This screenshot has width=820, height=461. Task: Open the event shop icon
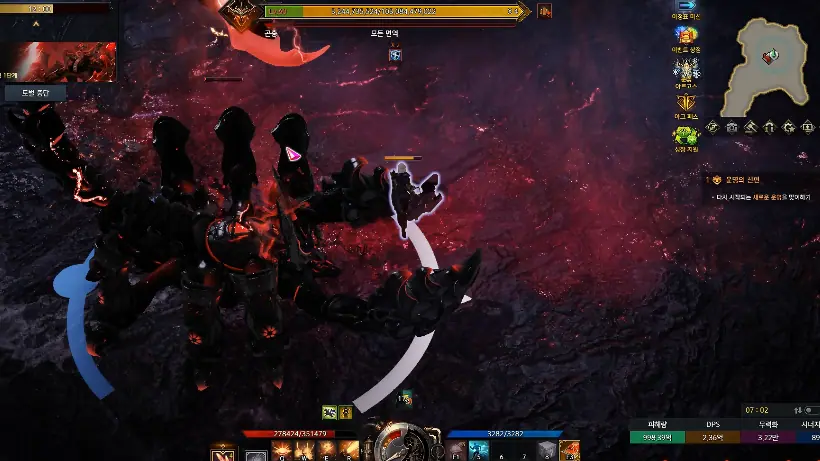coord(686,38)
